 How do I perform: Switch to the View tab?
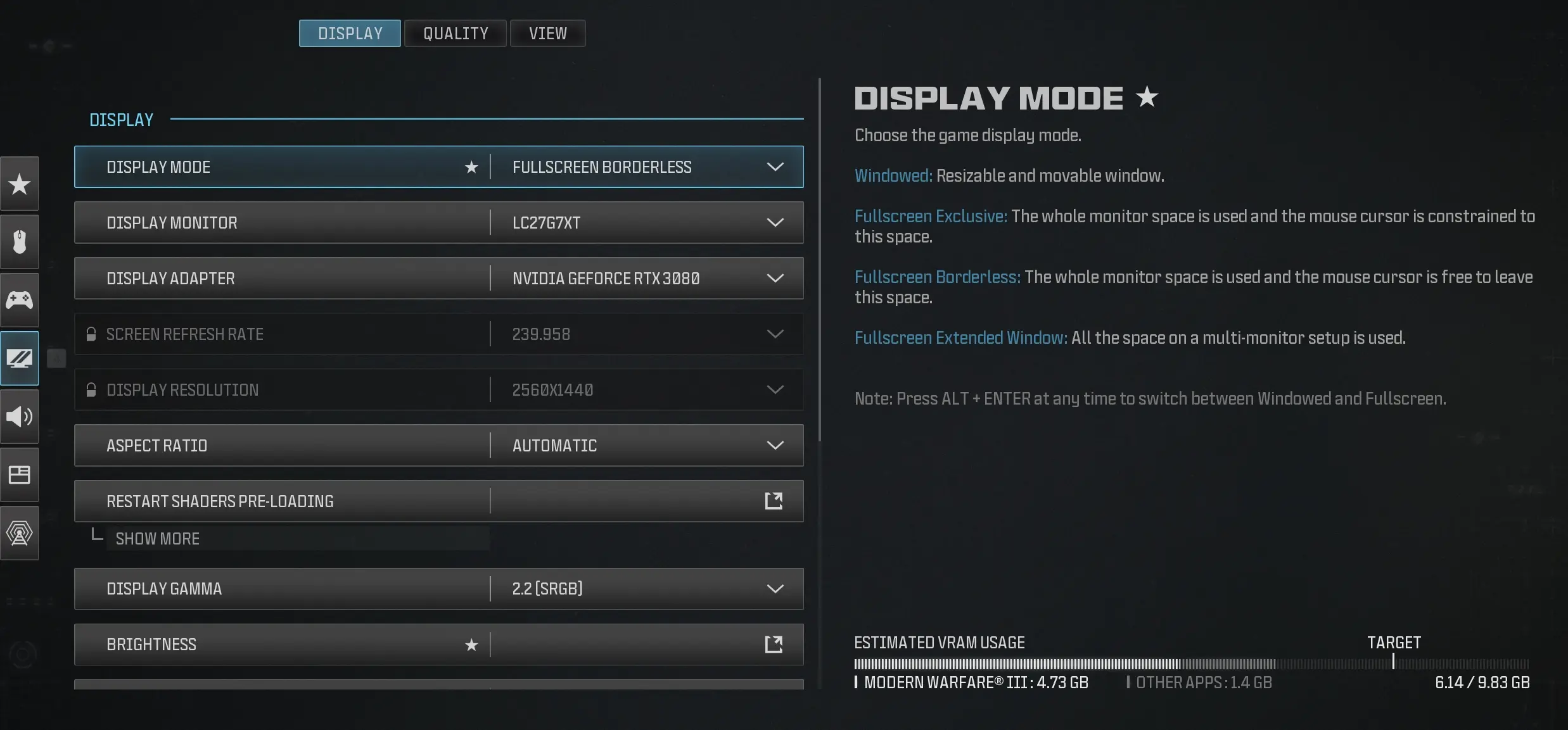547,33
